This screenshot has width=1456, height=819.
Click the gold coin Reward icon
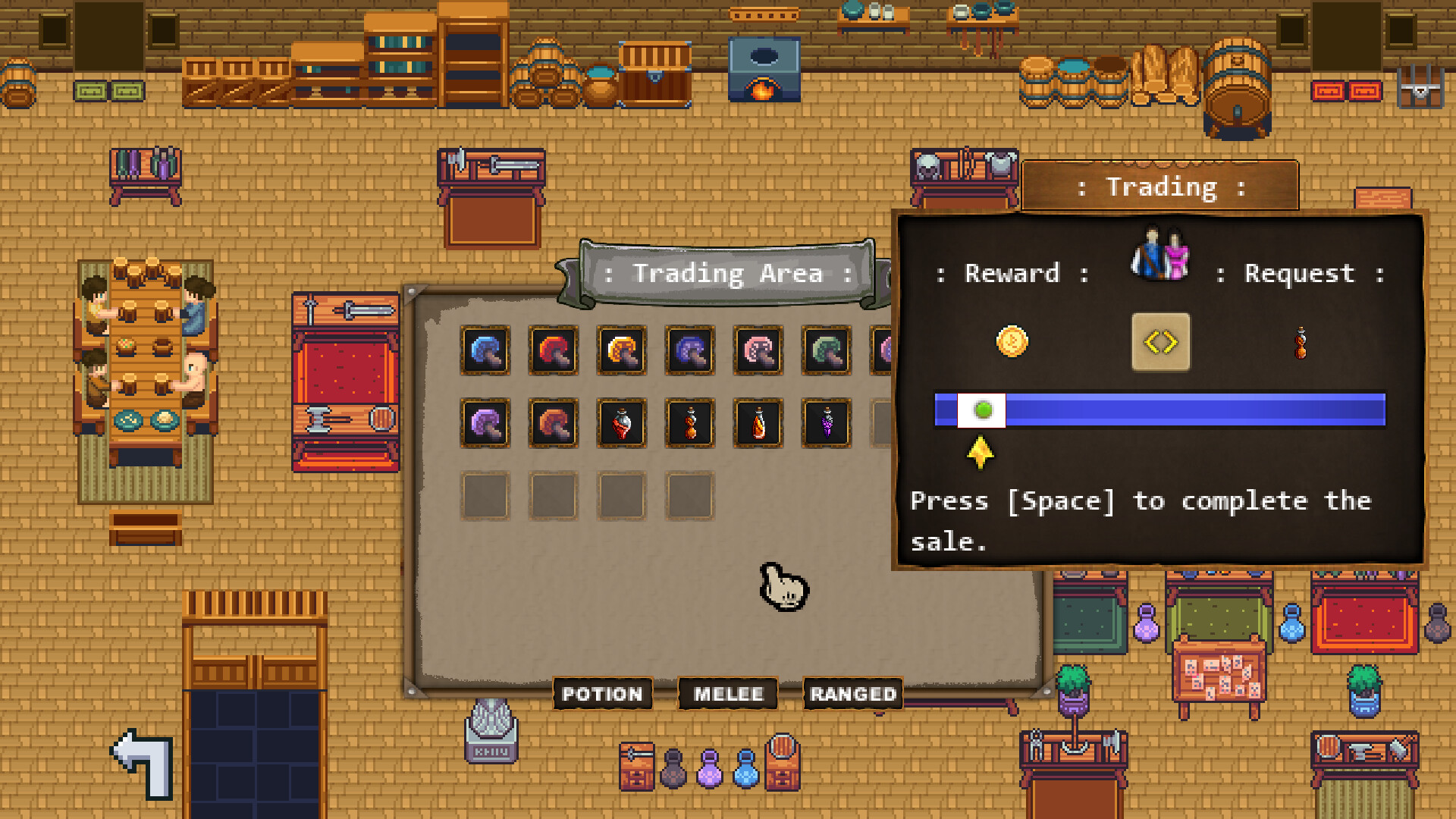click(1013, 341)
